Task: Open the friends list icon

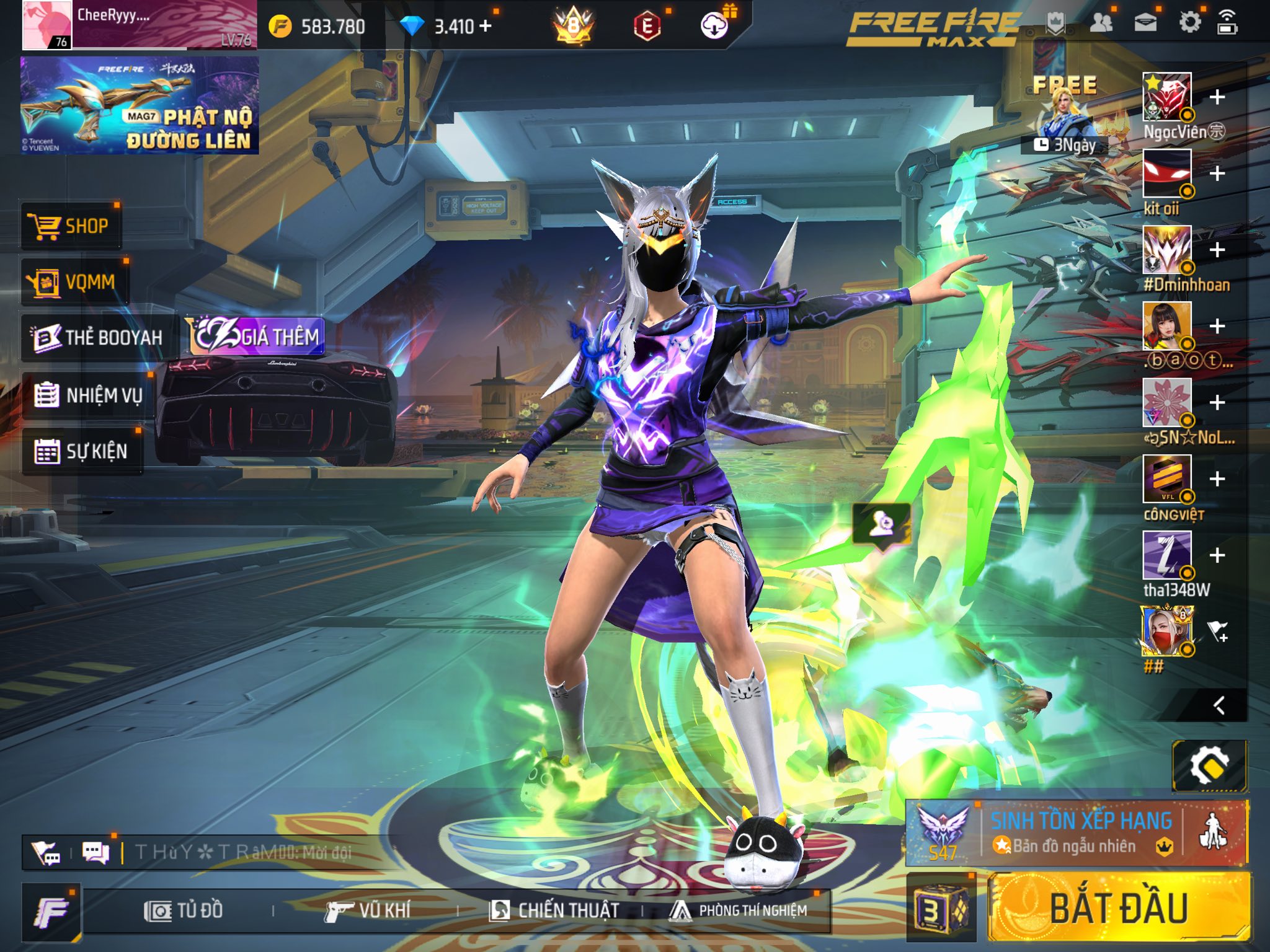Action: (1101, 24)
